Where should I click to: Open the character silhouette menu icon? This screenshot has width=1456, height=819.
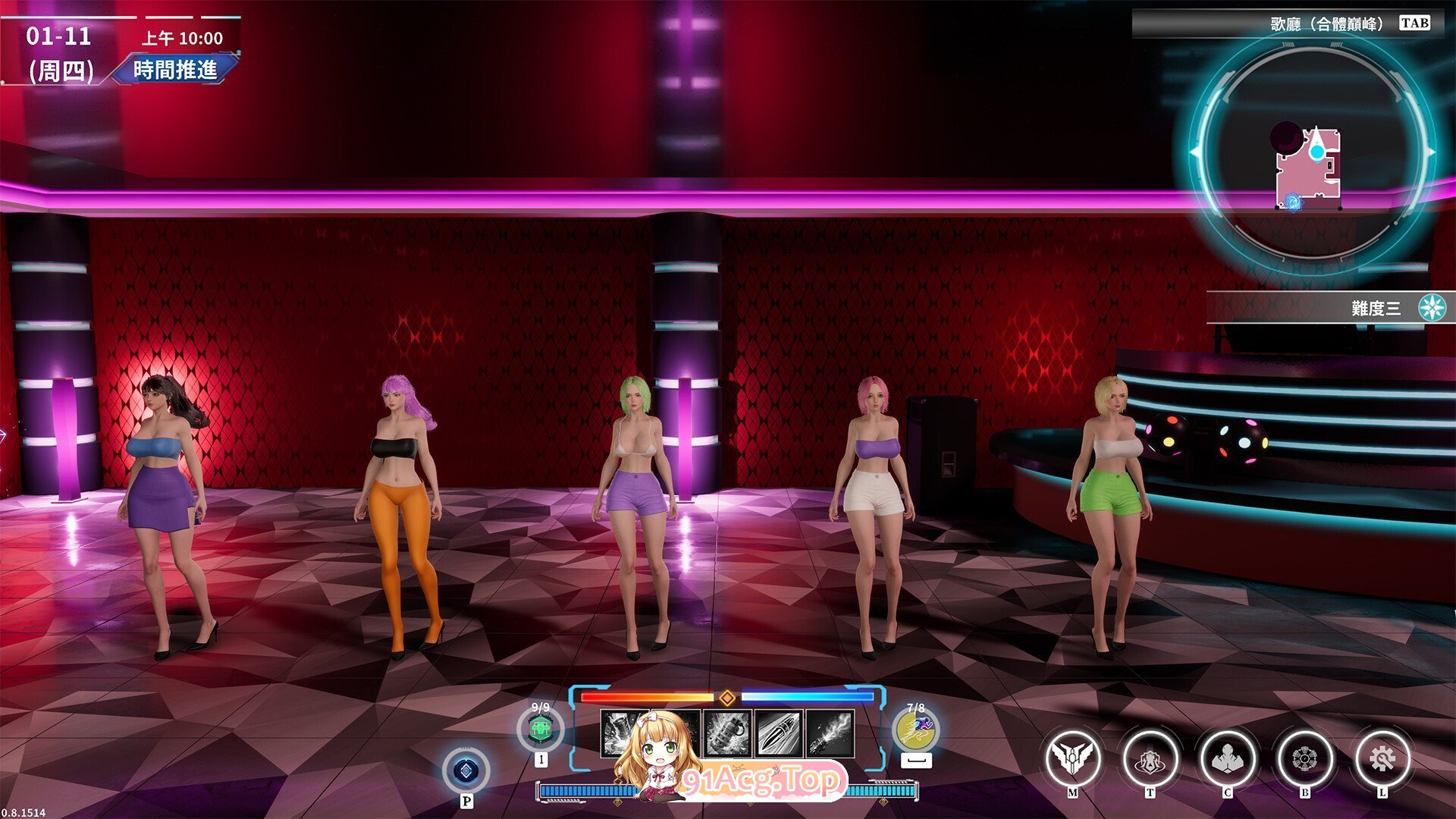(1227, 758)
